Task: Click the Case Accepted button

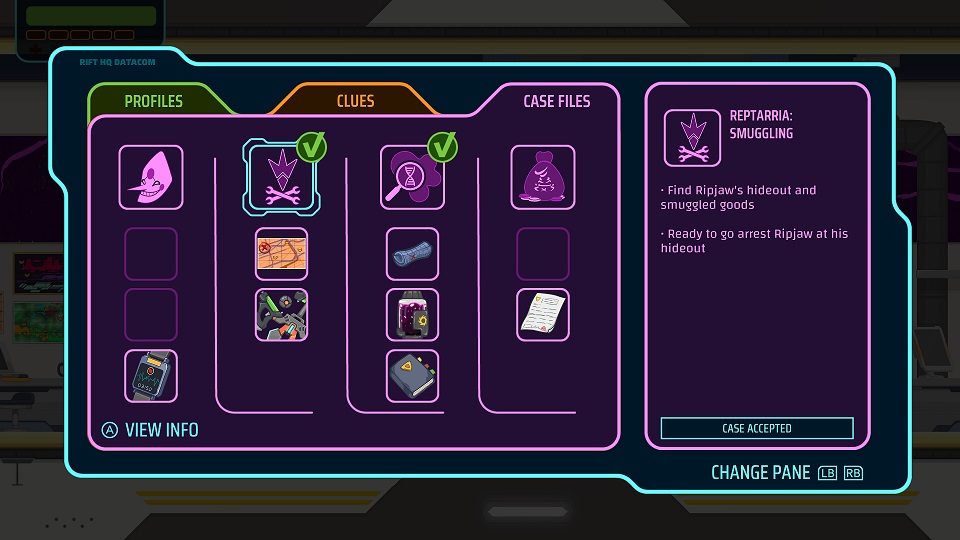Action: pos(757,428)
